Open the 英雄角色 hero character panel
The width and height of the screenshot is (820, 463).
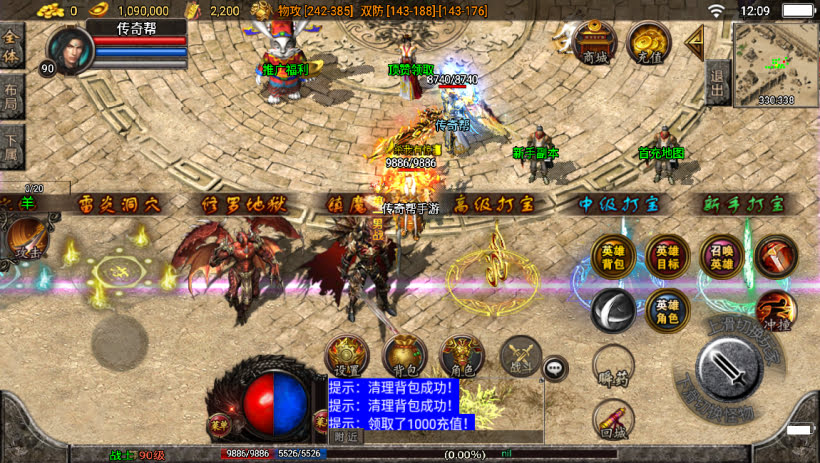pyautogui.click(x=667, y=311)
